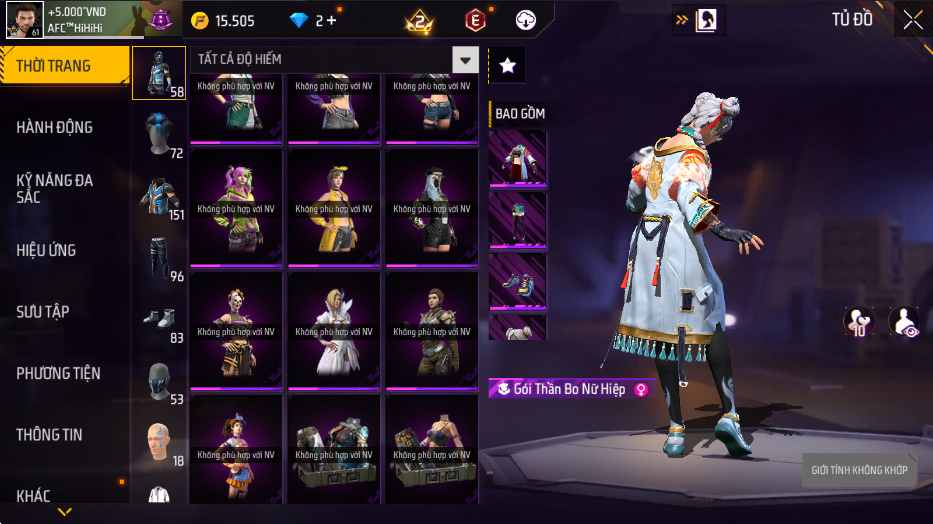Open the pants tab showing 96
The width and height of the screenshot is (933, 524).
click(159, 258)
